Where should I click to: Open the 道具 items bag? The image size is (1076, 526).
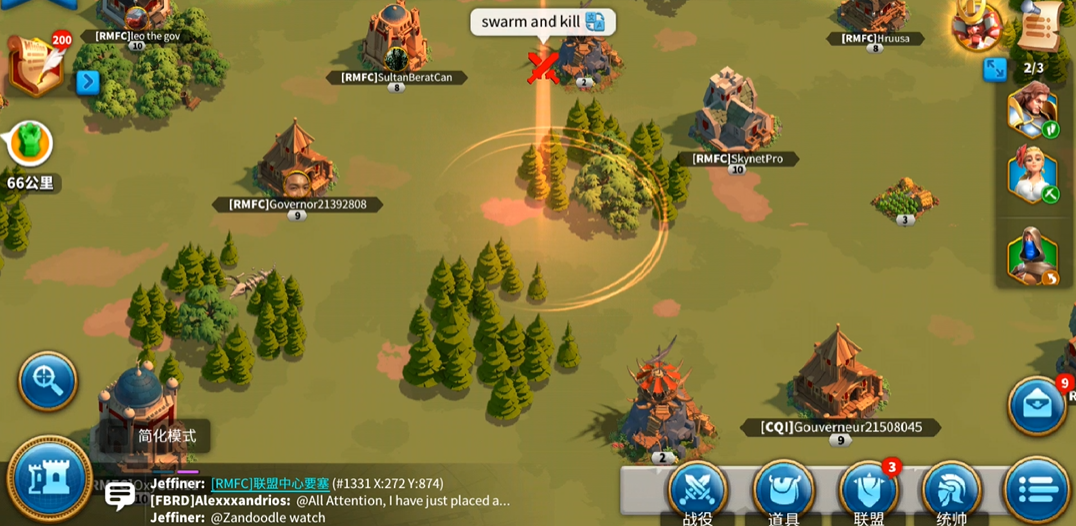pyautogui.click(x=783, y=493)
